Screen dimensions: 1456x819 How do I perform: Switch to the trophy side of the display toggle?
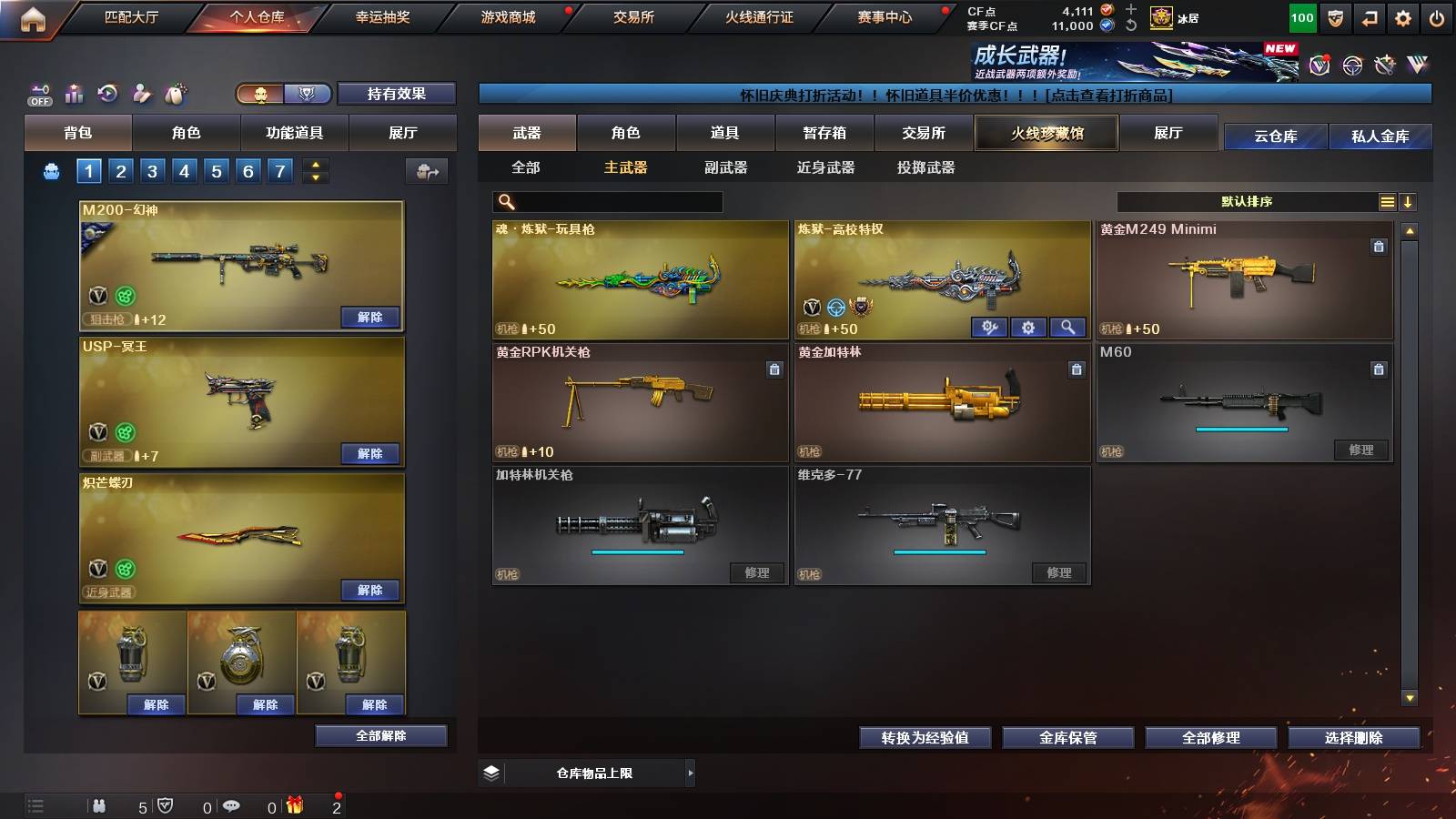308,95
